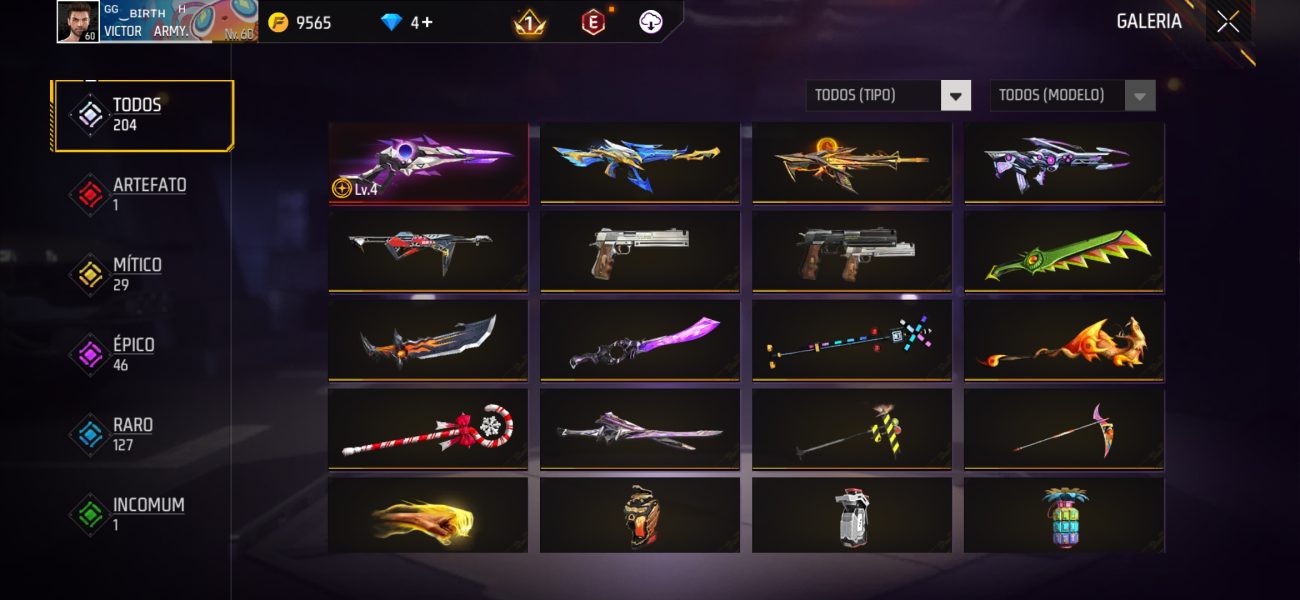The height and width of the screenshot is (600, 1300).
Task: Open the Todos (Tipo) dropdown
Action: pos(888,96)
